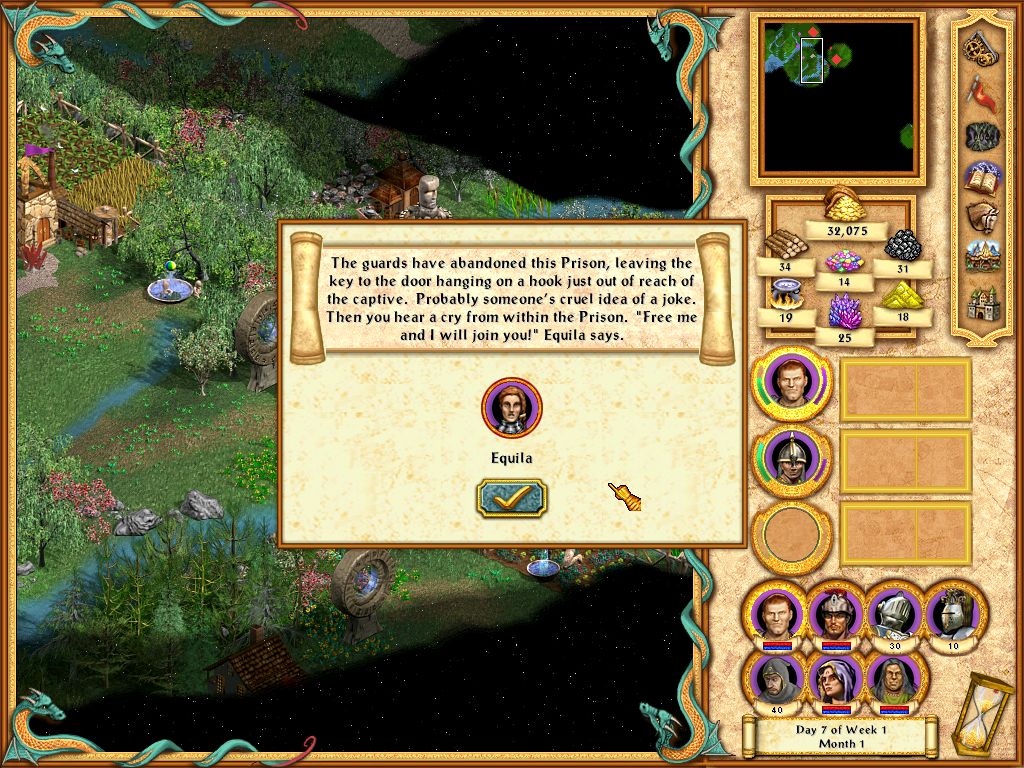Click the minimap to move the view

click(838, 96)
